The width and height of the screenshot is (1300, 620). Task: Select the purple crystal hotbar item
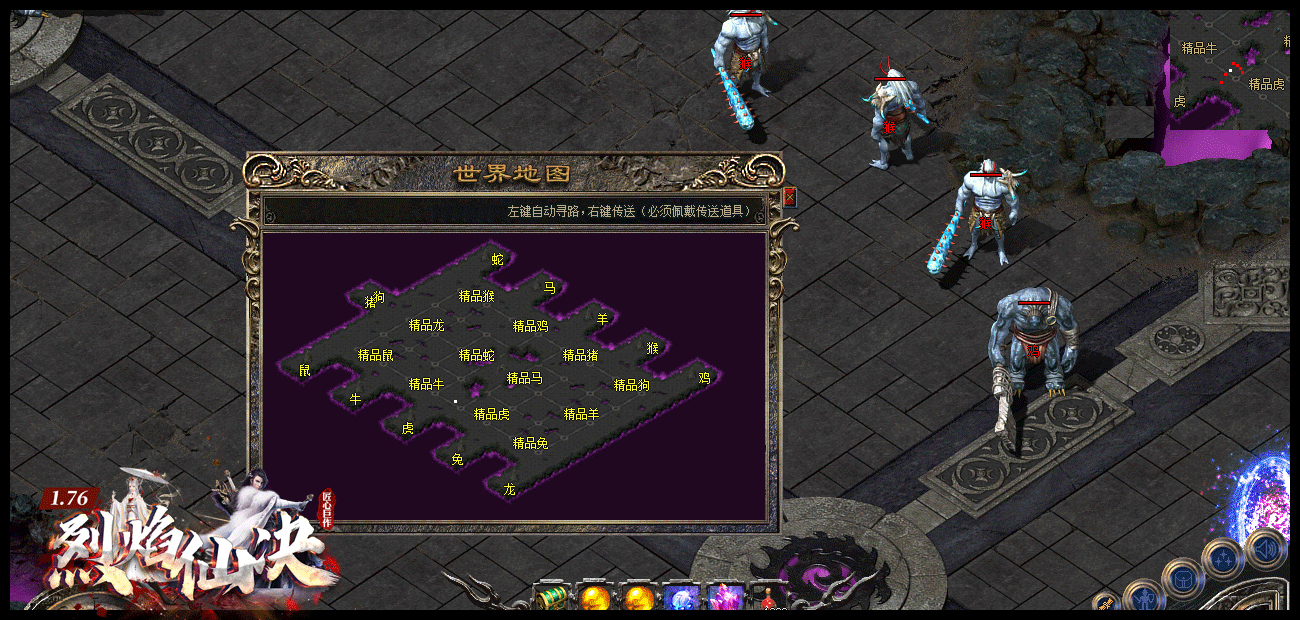(725, 598)
